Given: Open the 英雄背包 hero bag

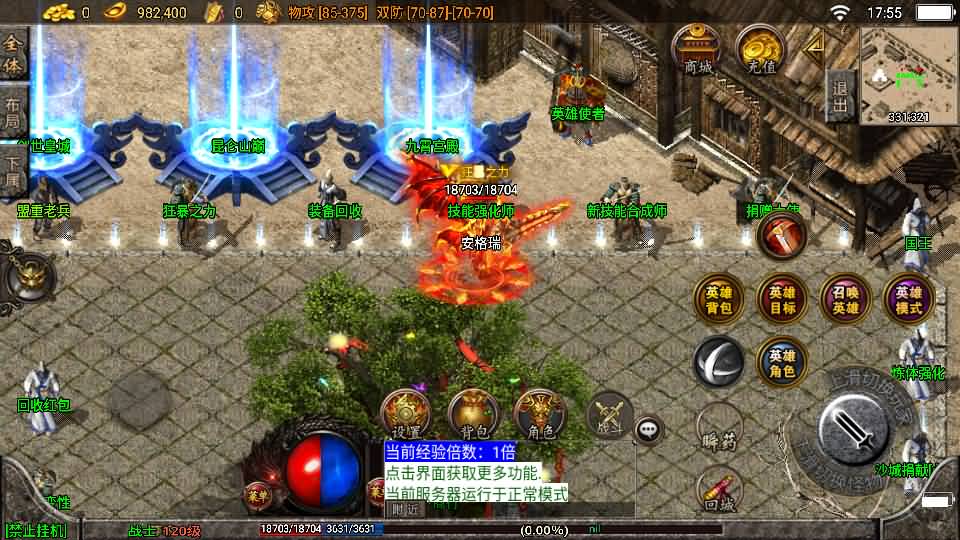Looking at the screenshot, I should point(718,300).
